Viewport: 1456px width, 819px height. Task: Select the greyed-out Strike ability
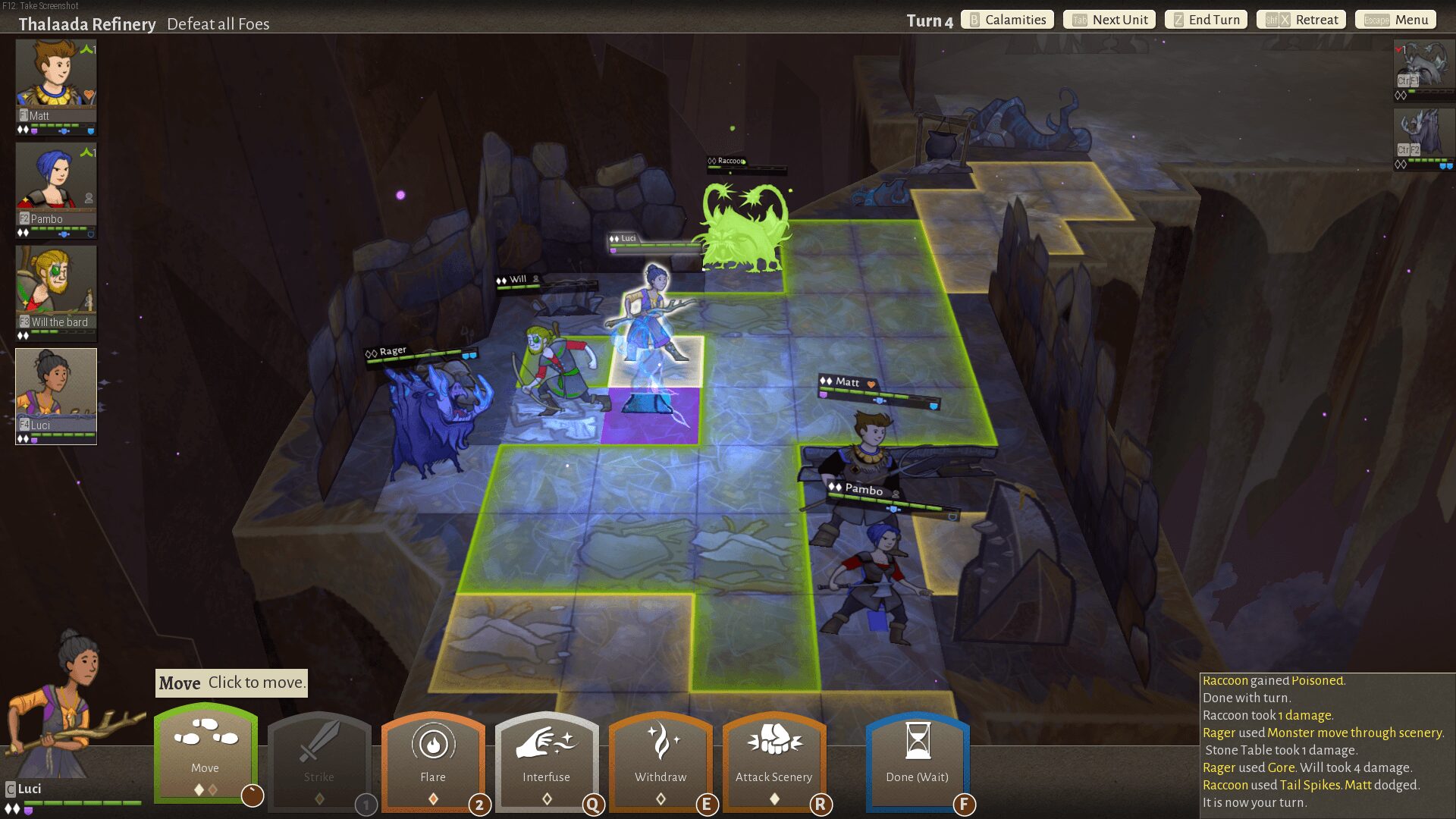318,759
